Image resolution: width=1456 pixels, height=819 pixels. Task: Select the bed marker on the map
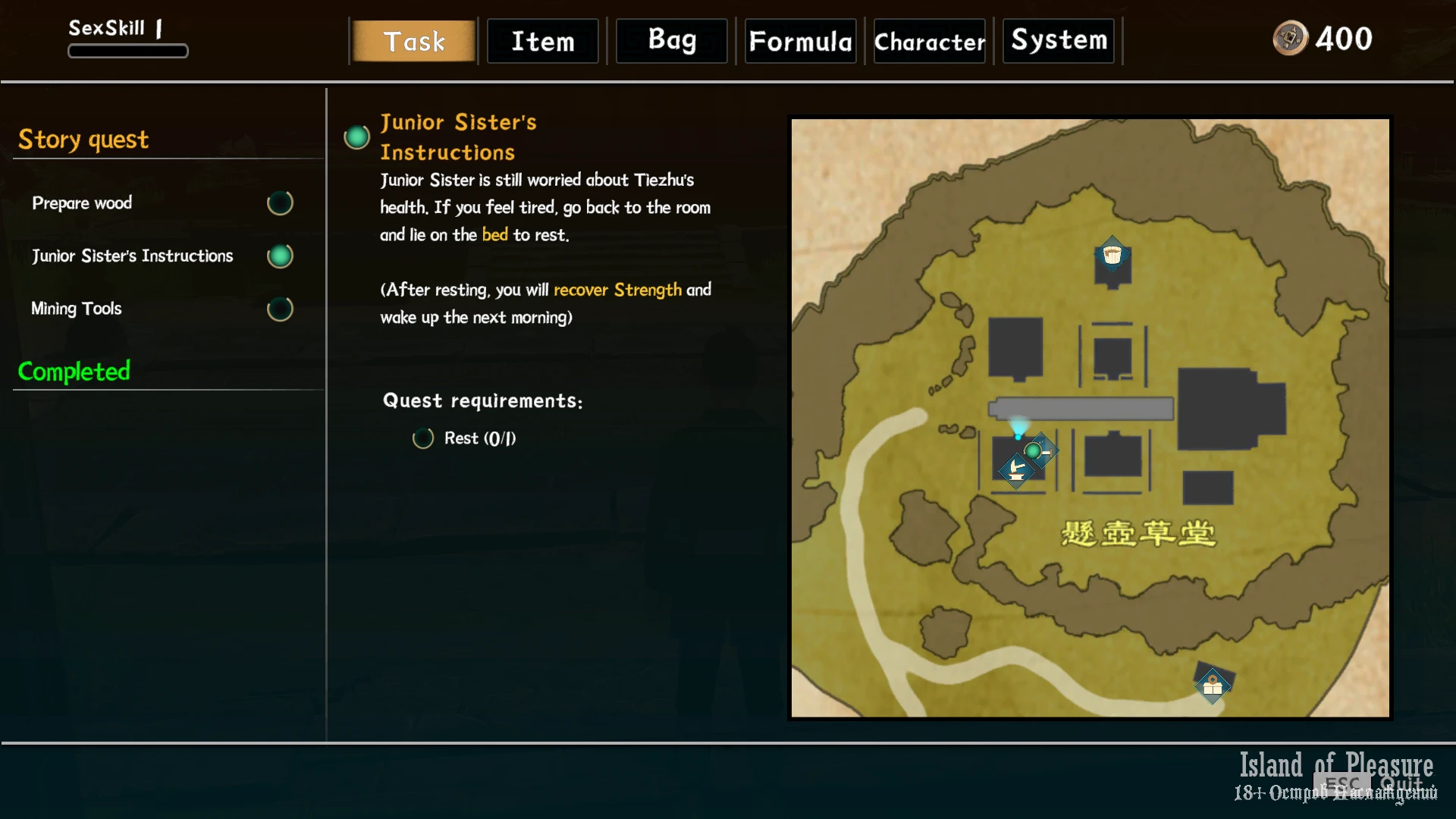click(x=1016, y=471)
